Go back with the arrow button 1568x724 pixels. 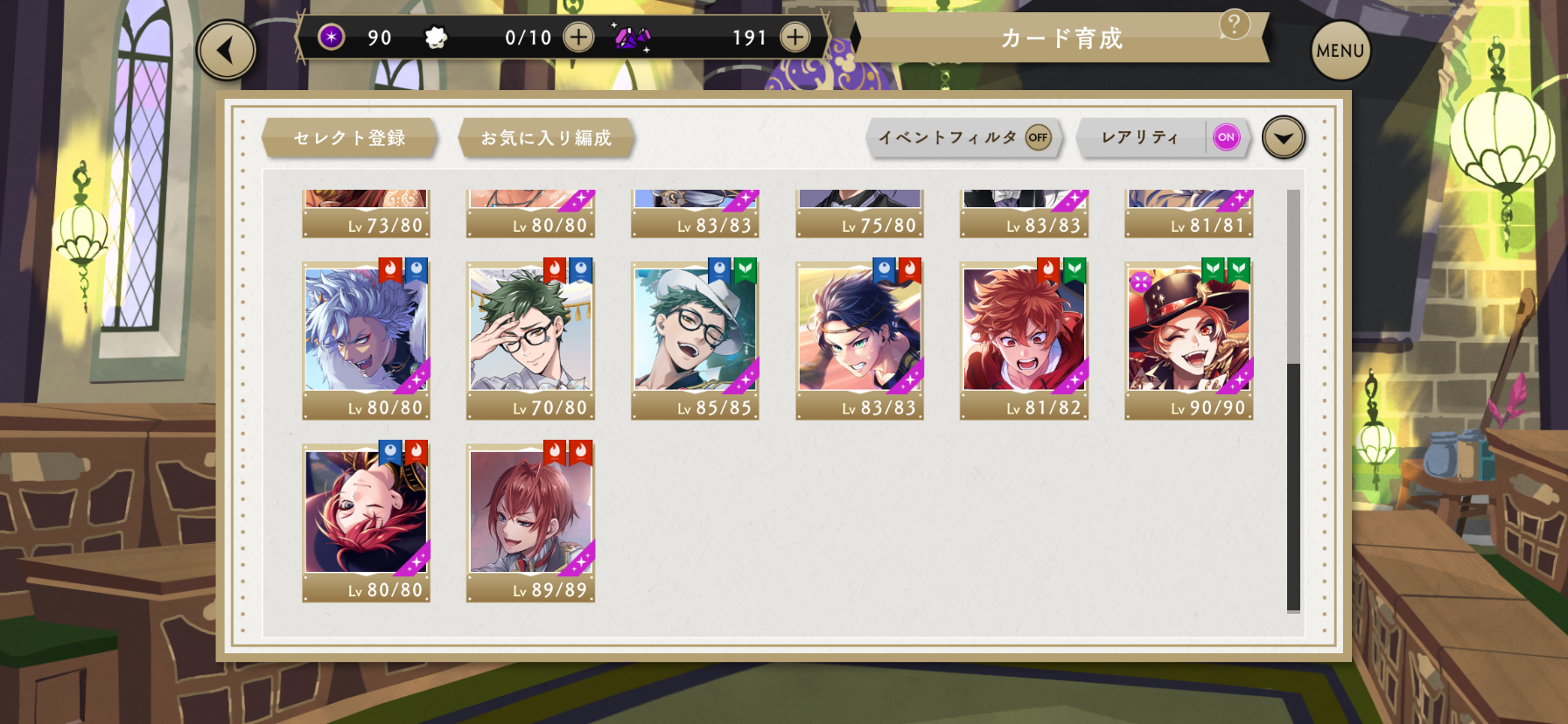click(227, 51)
